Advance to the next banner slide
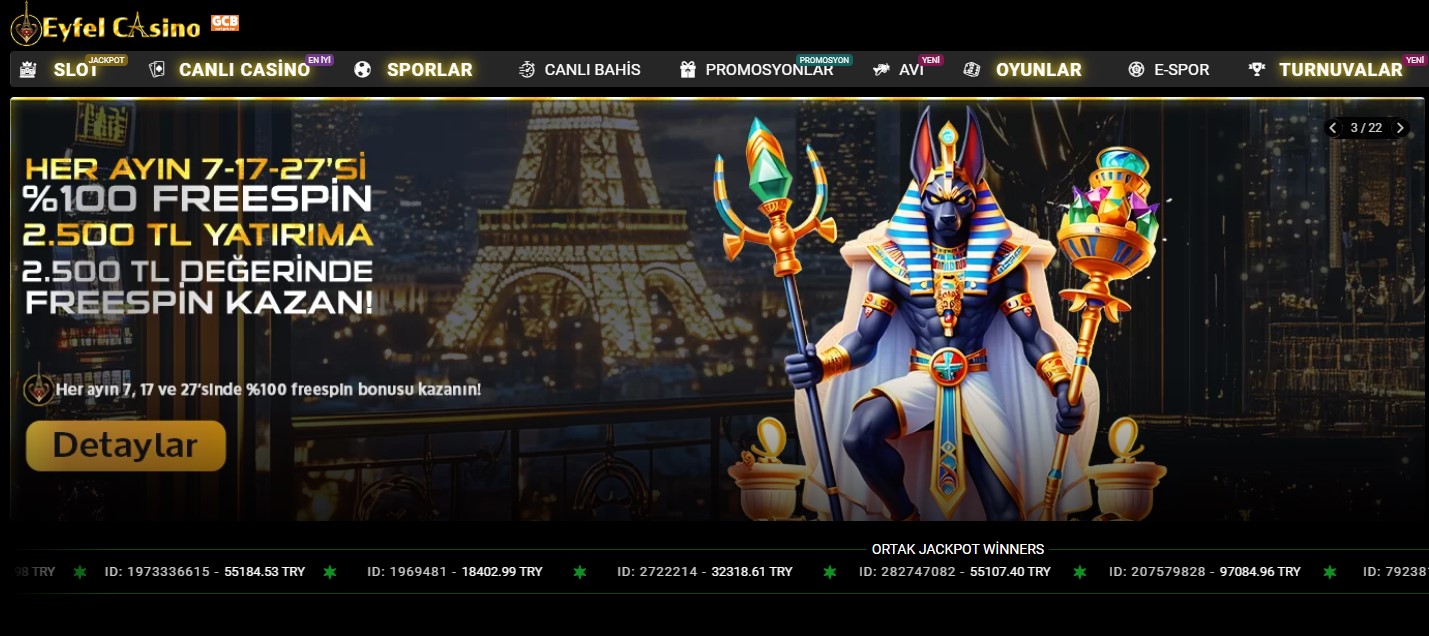1429x636 pixels. (x=1400, y=128)
